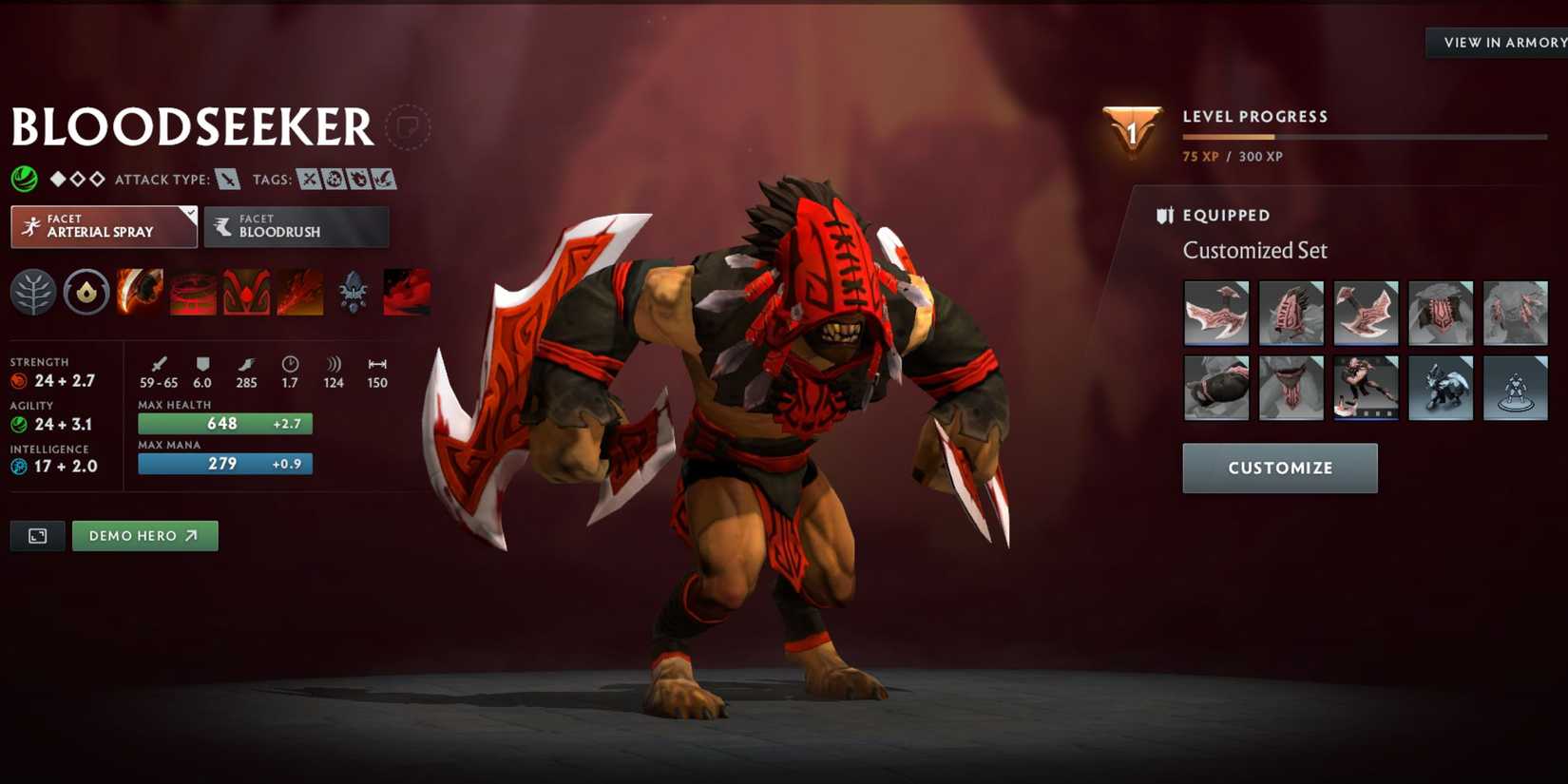Select the Bloodrage ability icon

tap(139, 293)
